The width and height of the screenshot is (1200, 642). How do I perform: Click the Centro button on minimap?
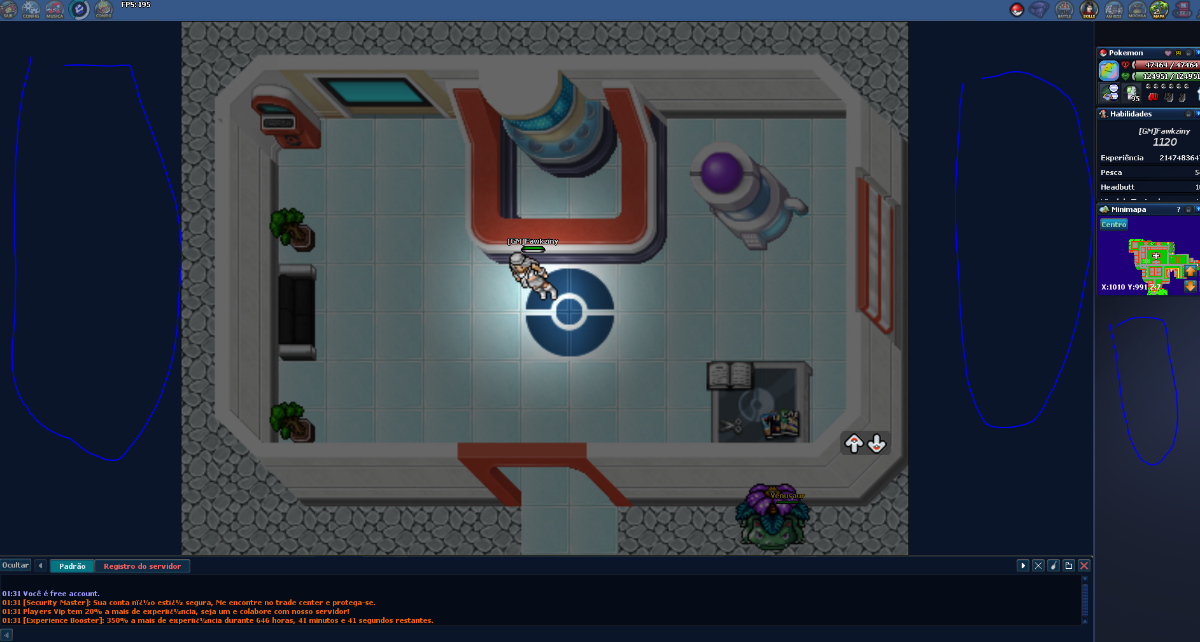click(x=1113, y=224)
